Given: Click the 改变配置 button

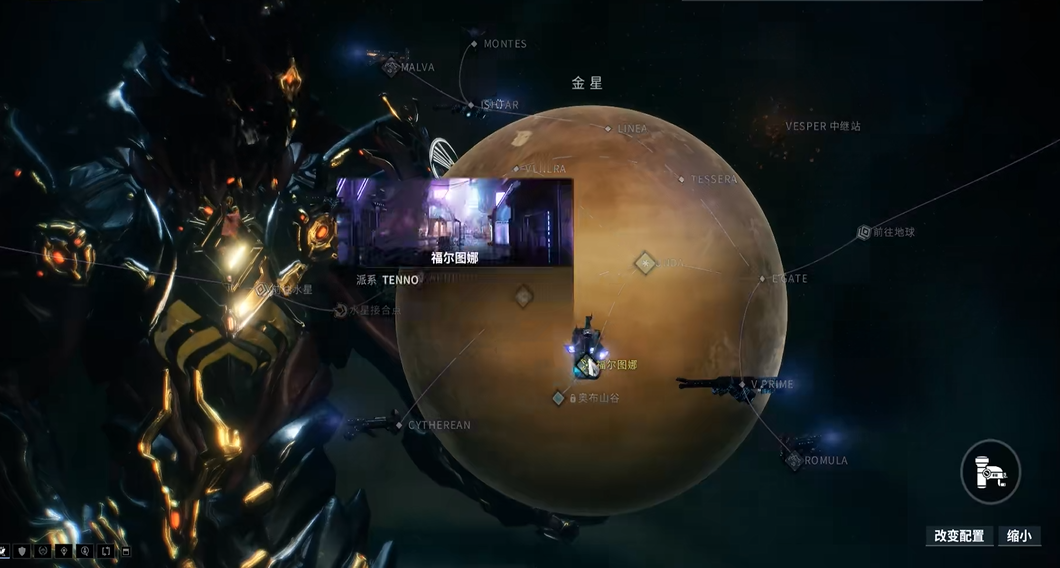Looking at the screenshot, I should pos(959,536).
